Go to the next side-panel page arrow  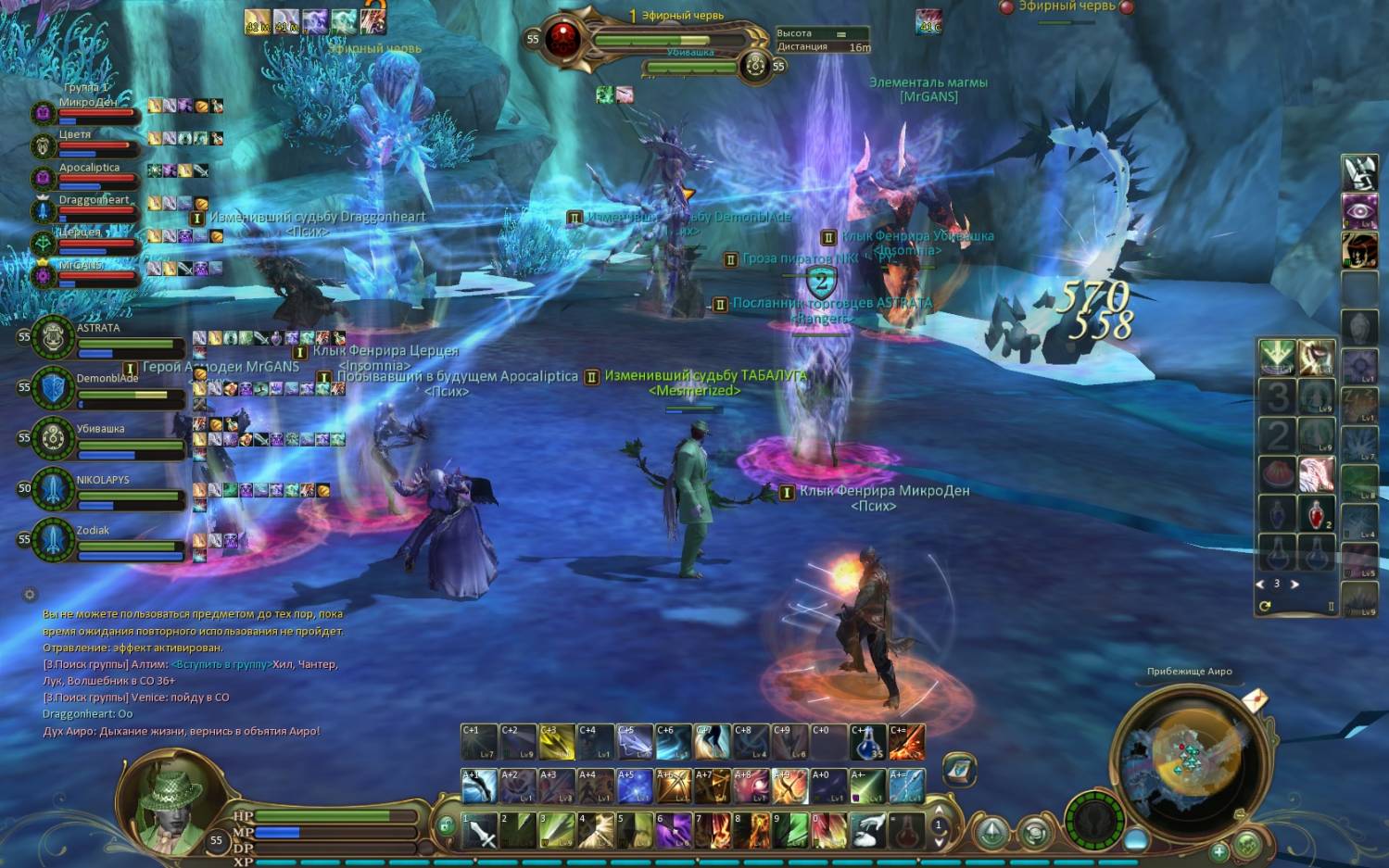pos(1294,585)
